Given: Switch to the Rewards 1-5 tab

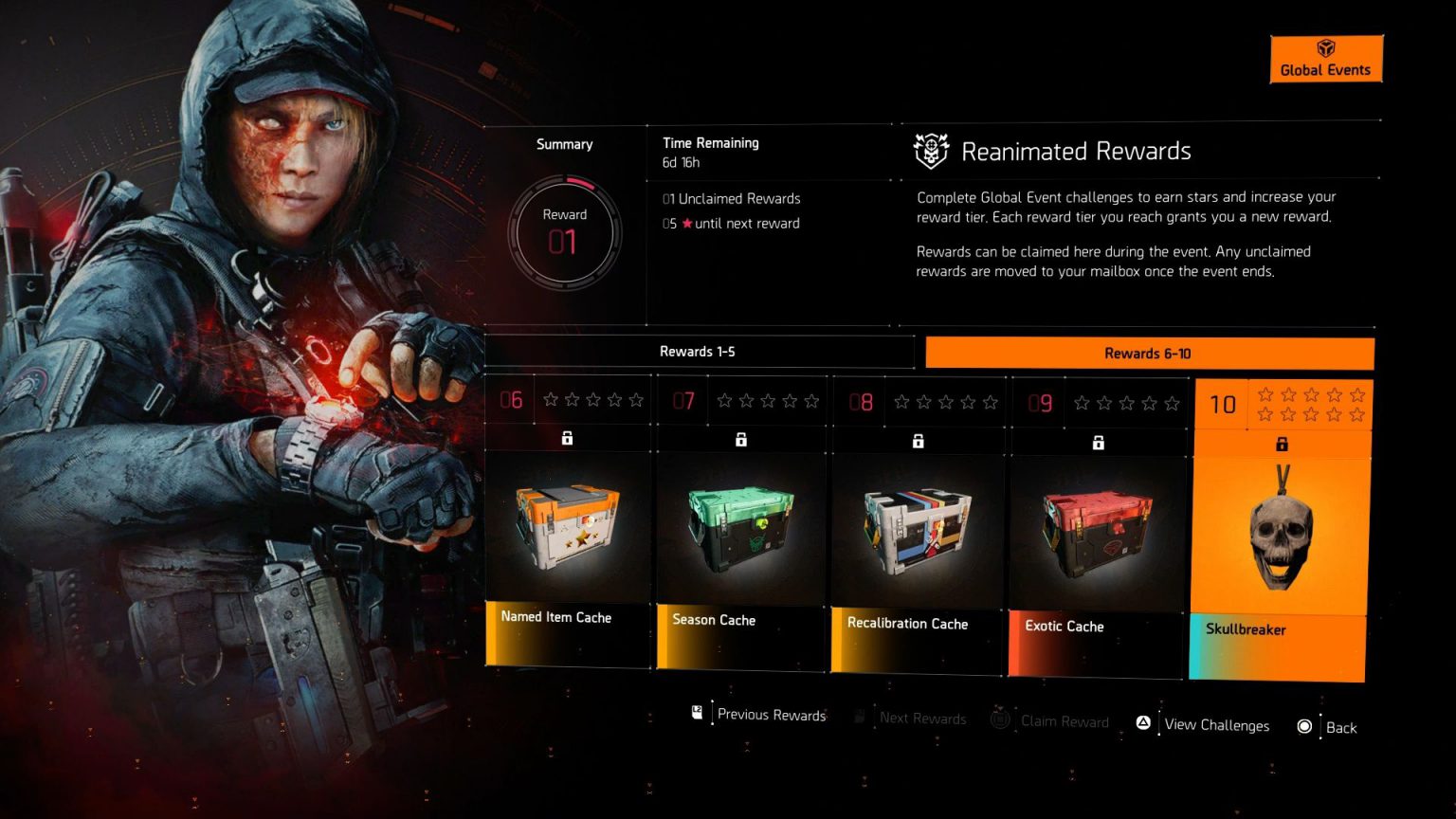Looking at the screenshot, I should coord(699,352).
